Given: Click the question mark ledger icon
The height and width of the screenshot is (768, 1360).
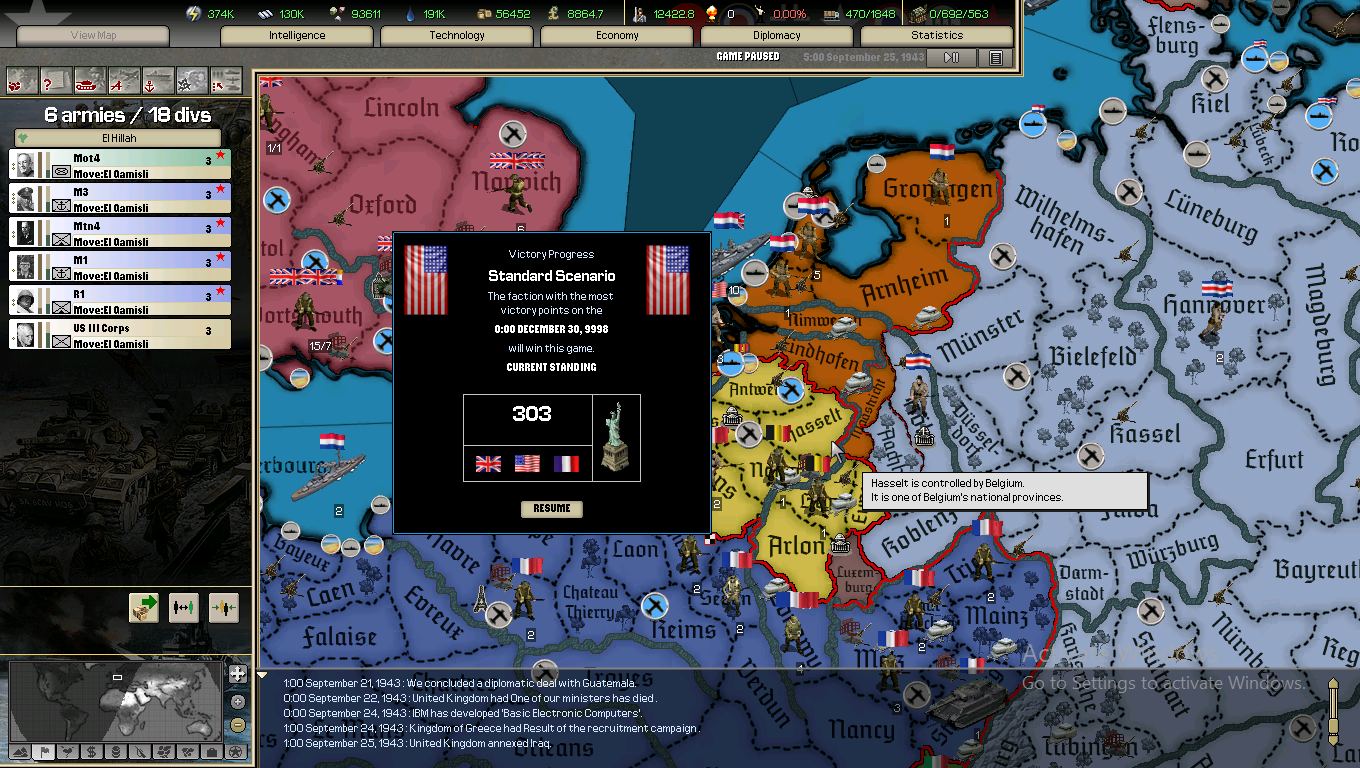Looking at the screenshot, I should coord(55,81).
